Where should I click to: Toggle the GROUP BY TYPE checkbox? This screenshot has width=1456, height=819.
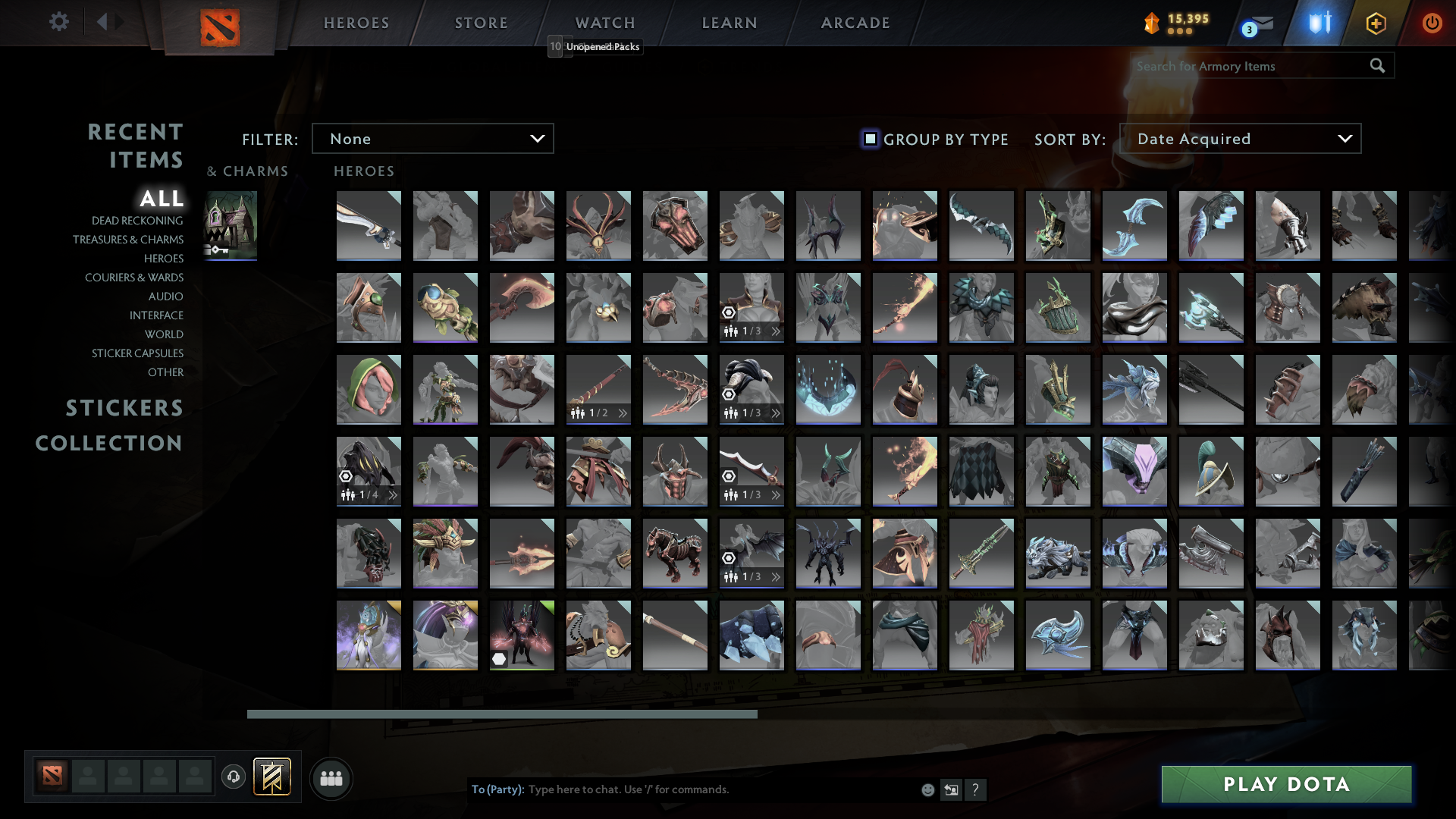[x=869, y=139]
